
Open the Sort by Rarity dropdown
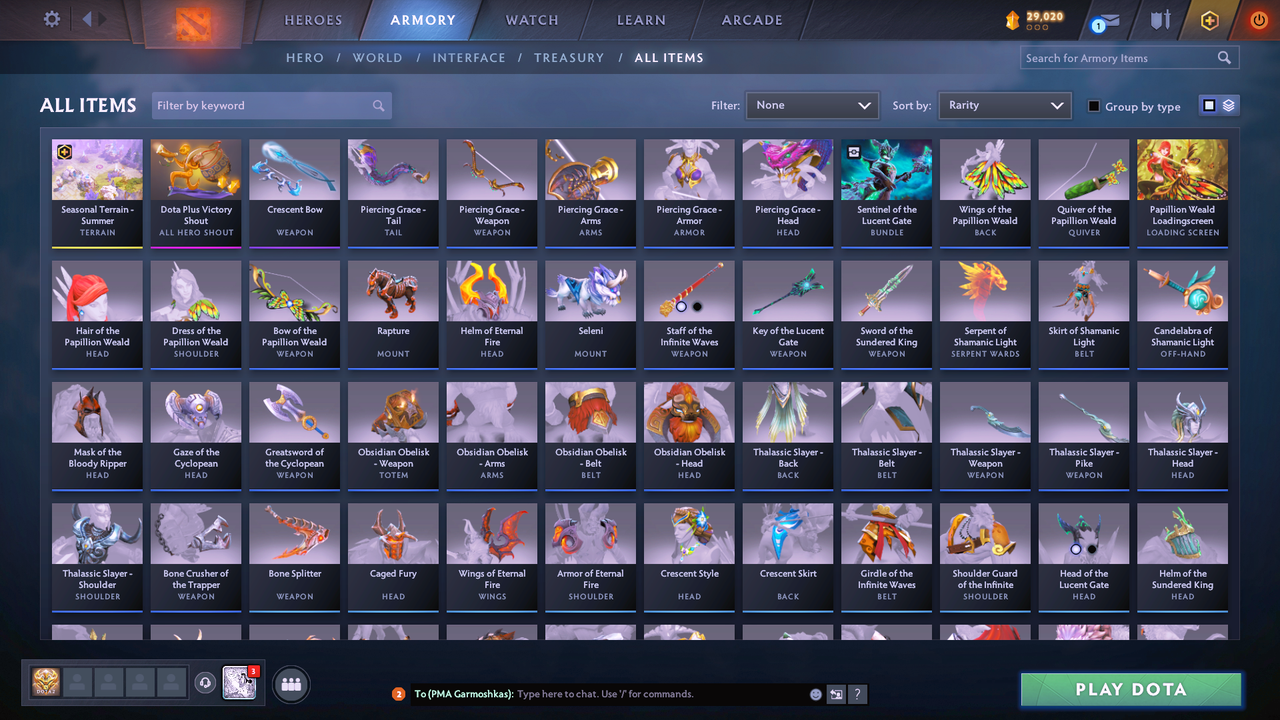pos(1004,105)
